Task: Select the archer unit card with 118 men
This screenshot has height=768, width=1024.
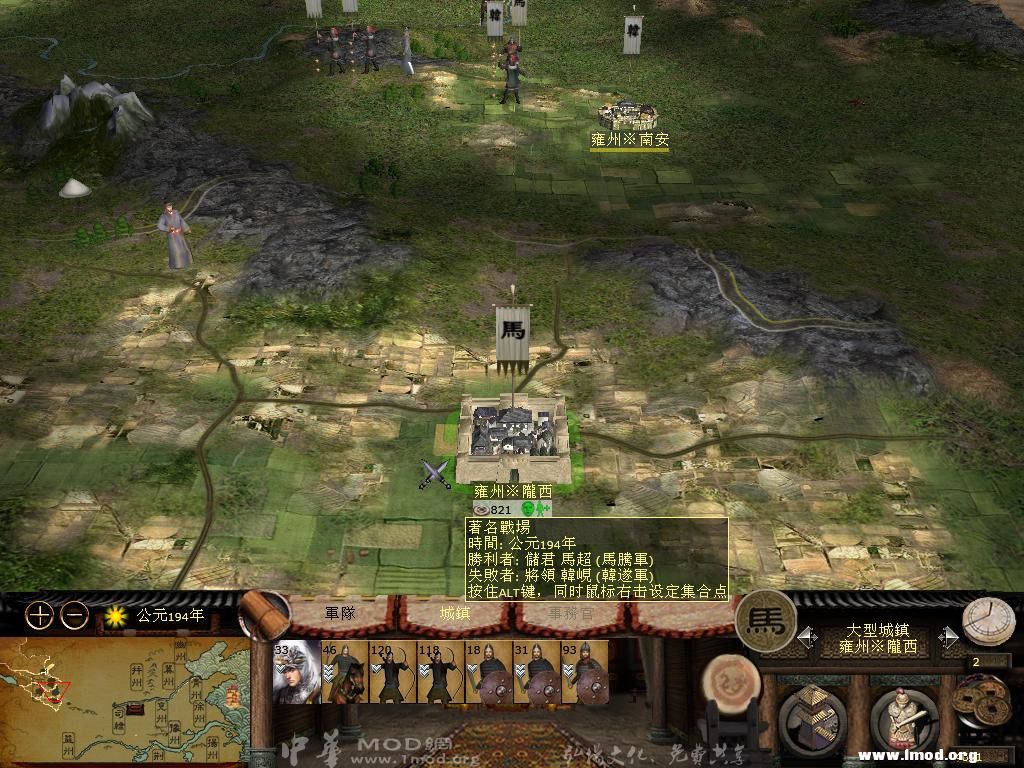Action: (440, 672)
